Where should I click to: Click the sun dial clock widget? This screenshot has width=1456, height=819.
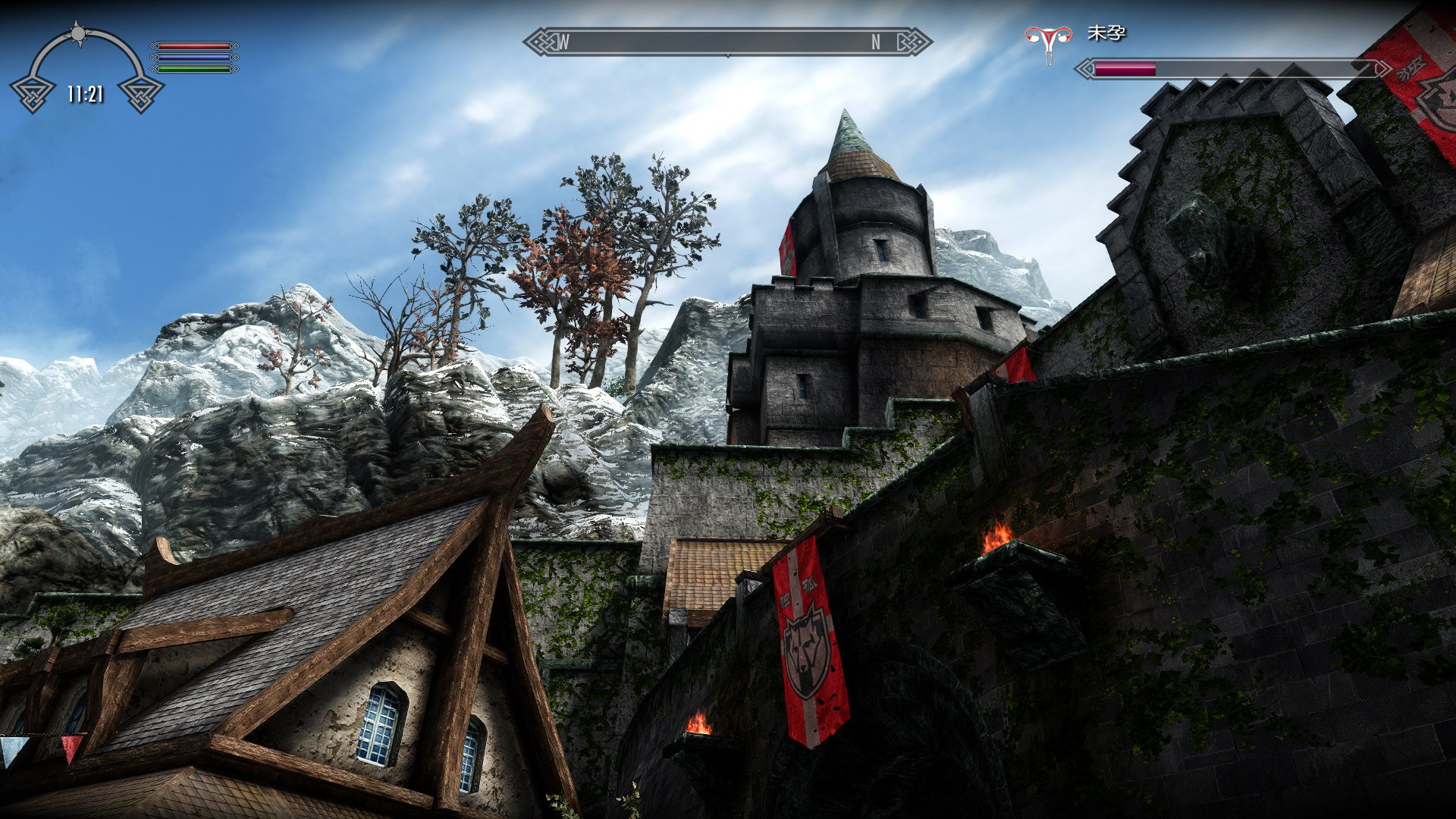pyautogui.click(x=86, y=70)
